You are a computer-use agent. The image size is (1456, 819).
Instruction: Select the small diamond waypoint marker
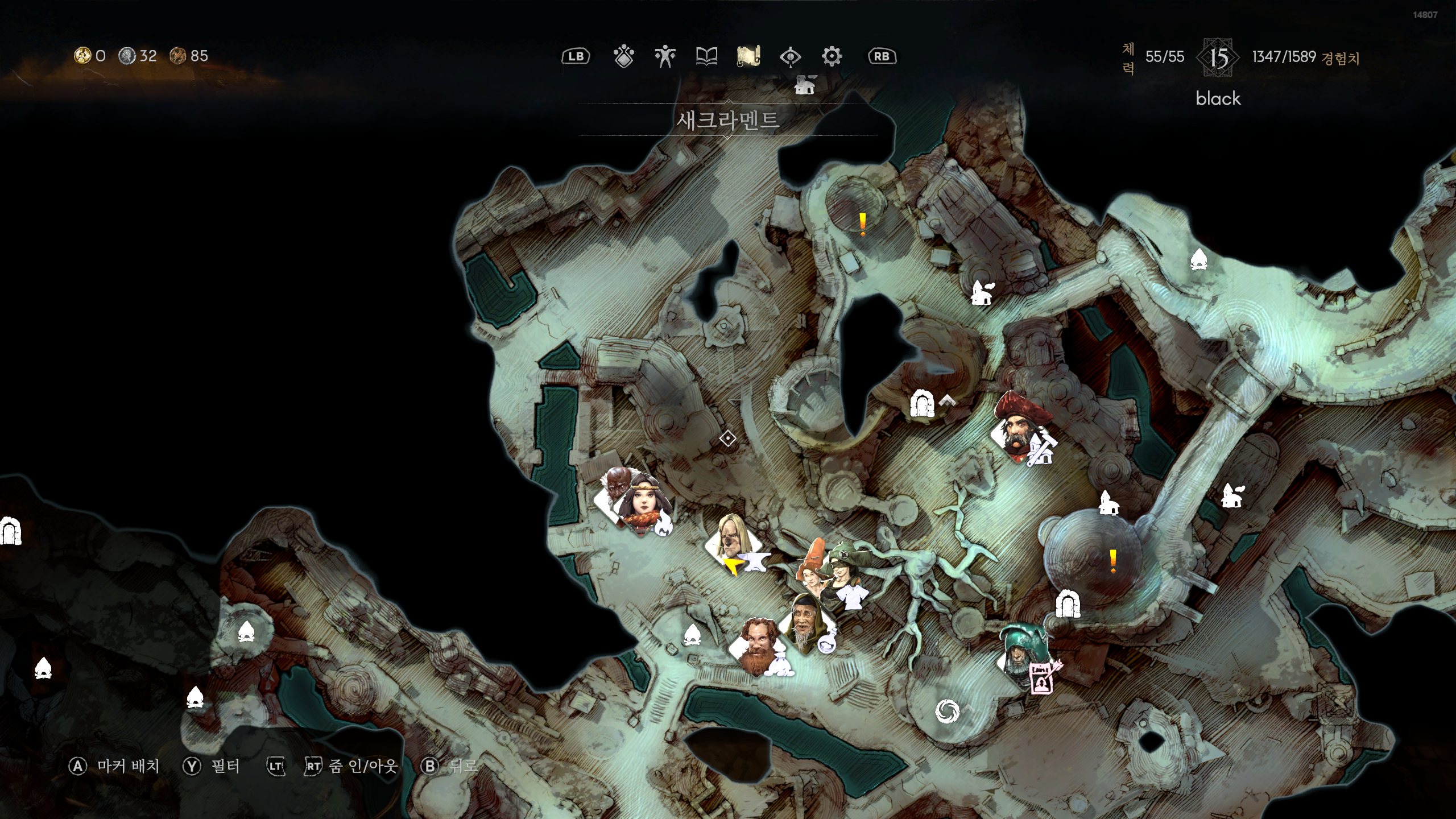(x=727, y=439)
